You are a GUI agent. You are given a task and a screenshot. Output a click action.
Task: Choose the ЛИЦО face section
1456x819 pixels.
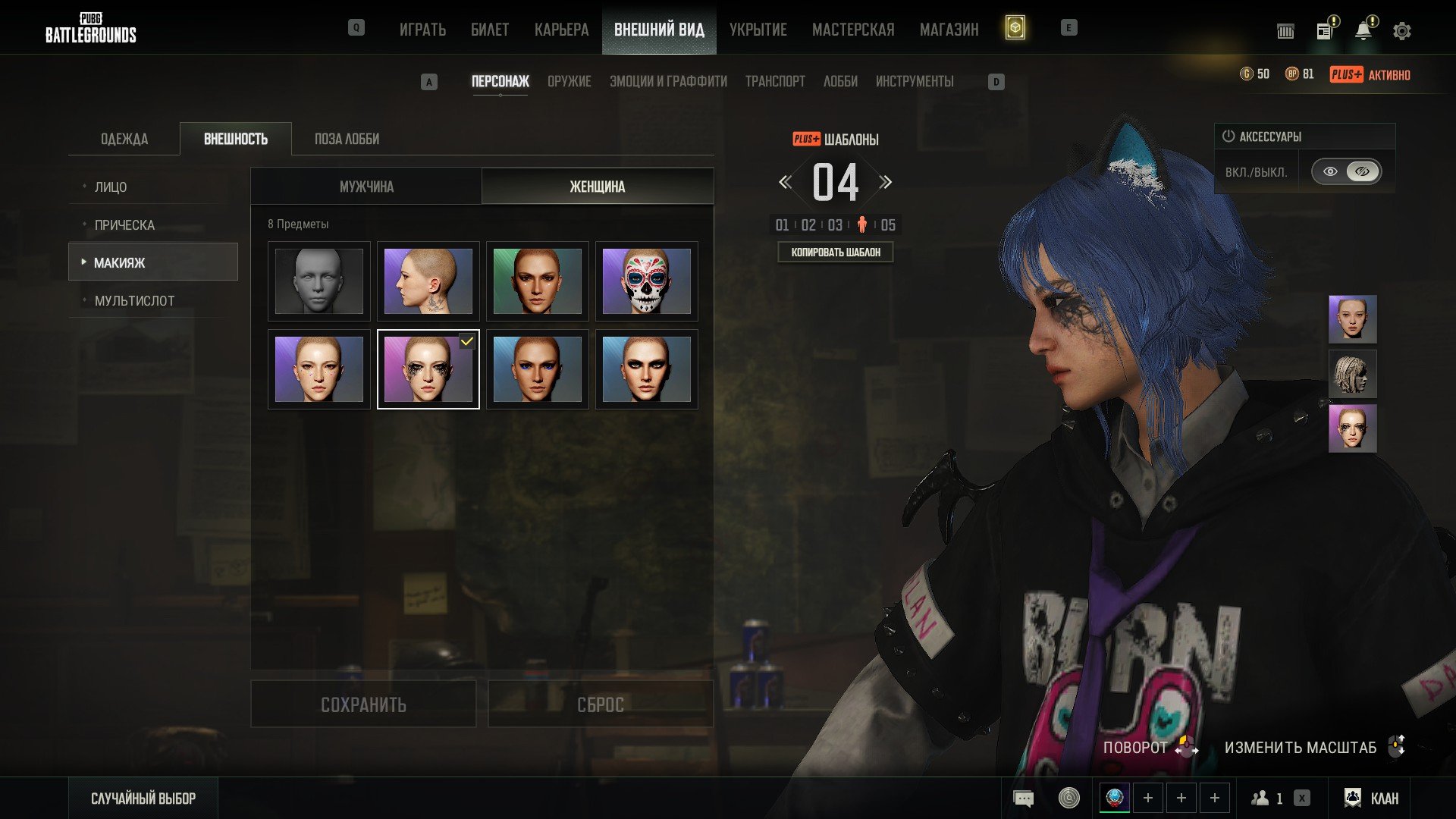click(111, 187)
